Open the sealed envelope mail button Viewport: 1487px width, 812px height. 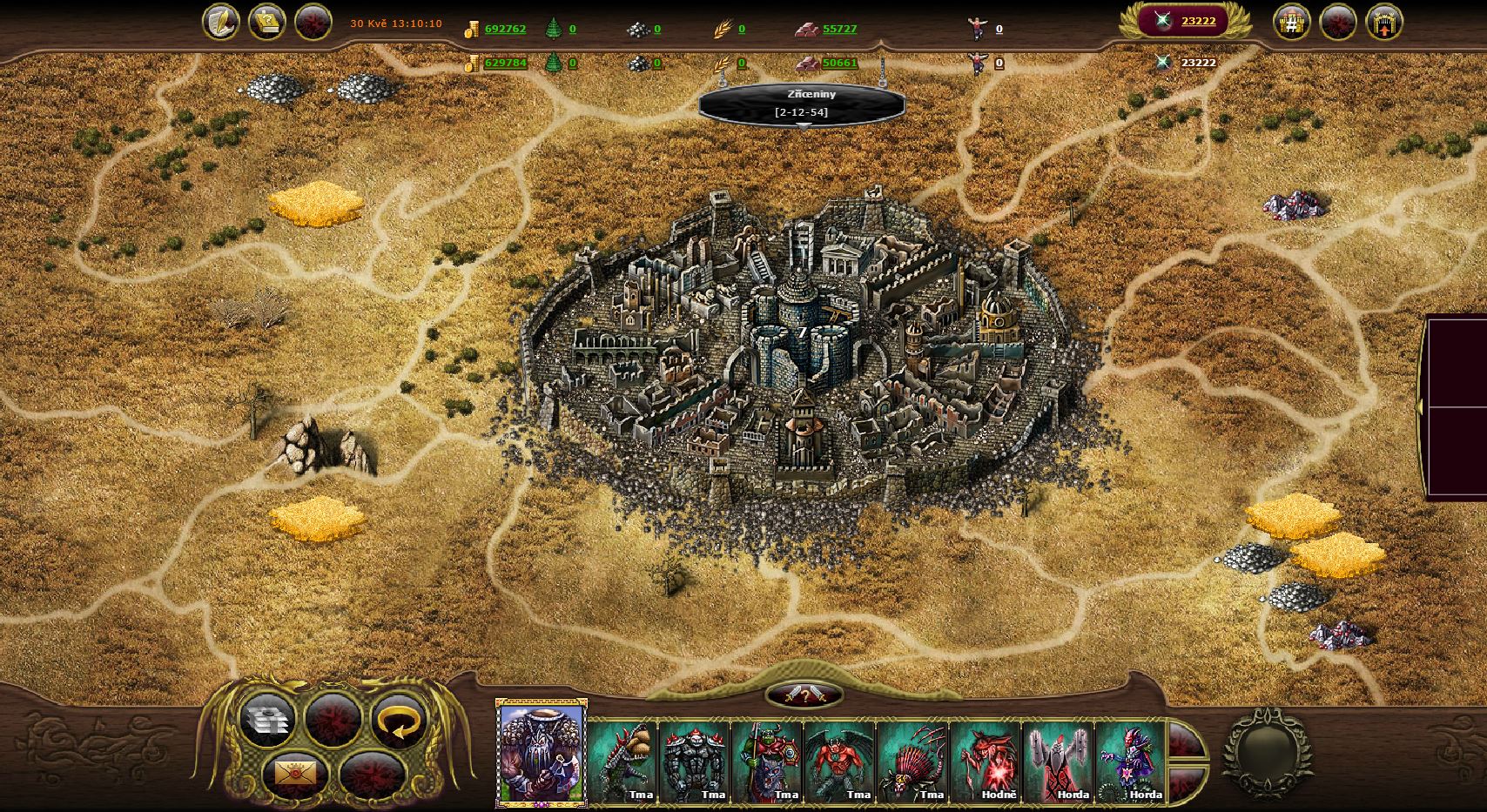(x=295, y=772)
